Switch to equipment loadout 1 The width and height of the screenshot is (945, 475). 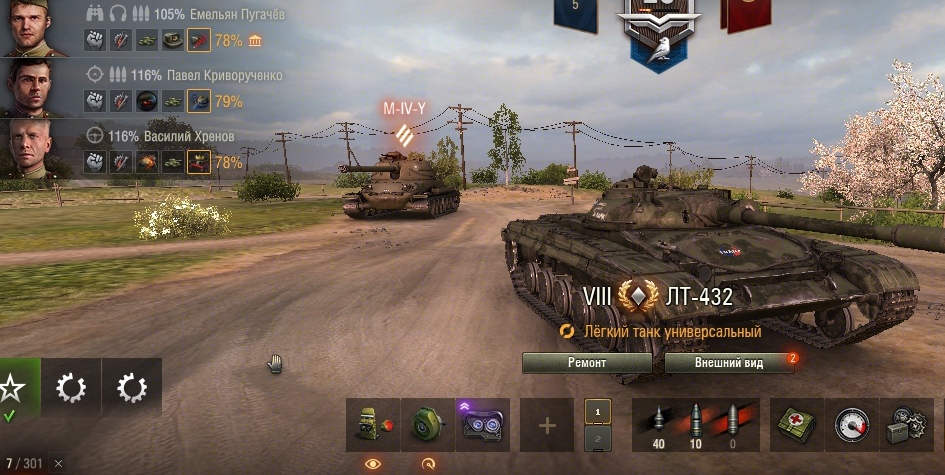(597, 411)
